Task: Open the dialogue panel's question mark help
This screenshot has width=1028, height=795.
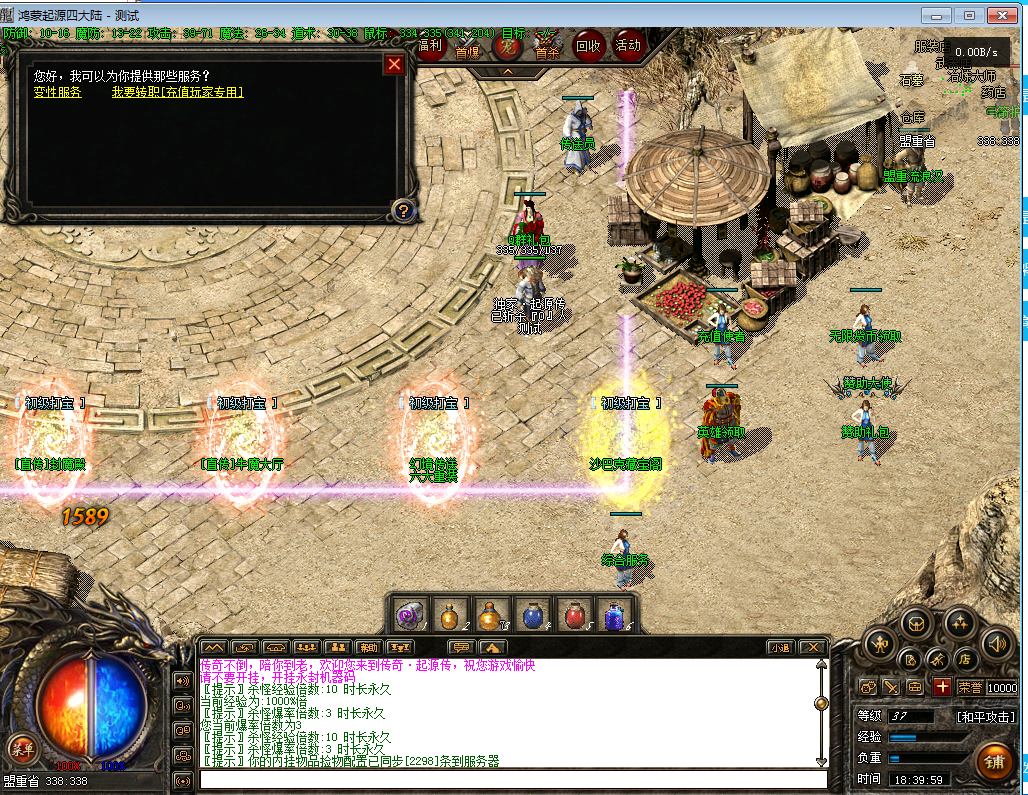Action: (402, 210)
